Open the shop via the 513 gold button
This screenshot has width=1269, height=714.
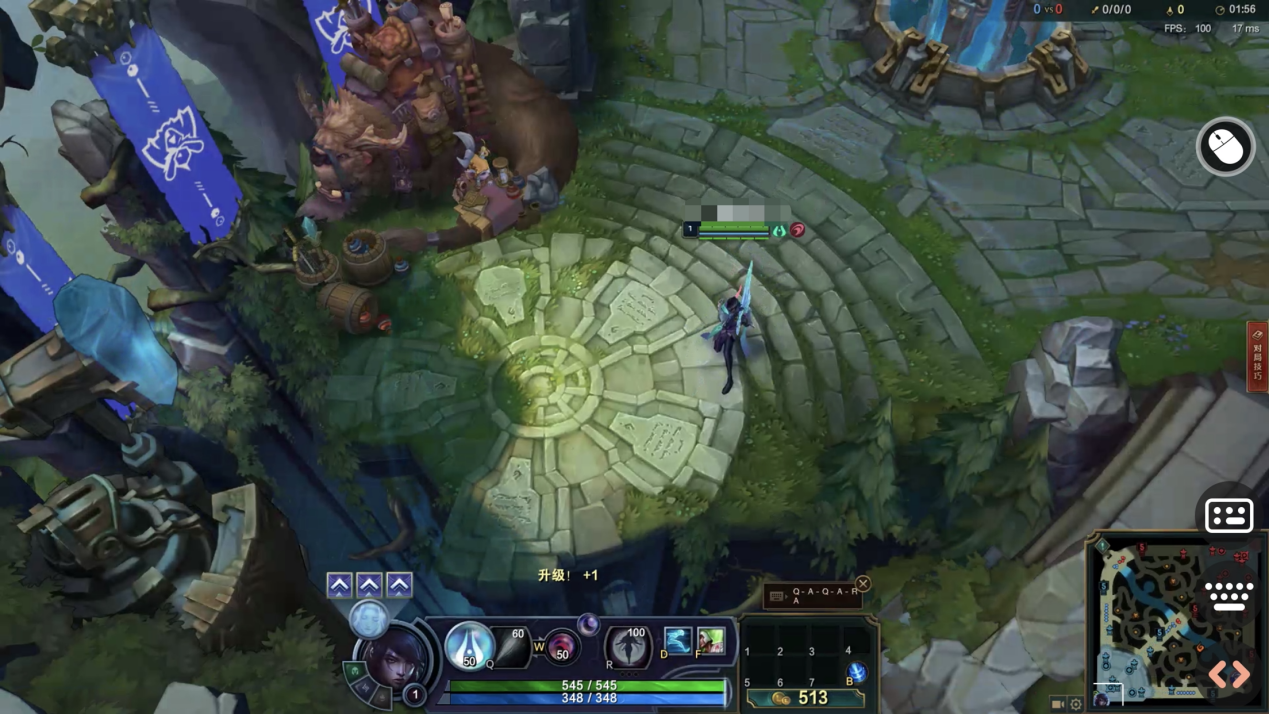point(804,698)
